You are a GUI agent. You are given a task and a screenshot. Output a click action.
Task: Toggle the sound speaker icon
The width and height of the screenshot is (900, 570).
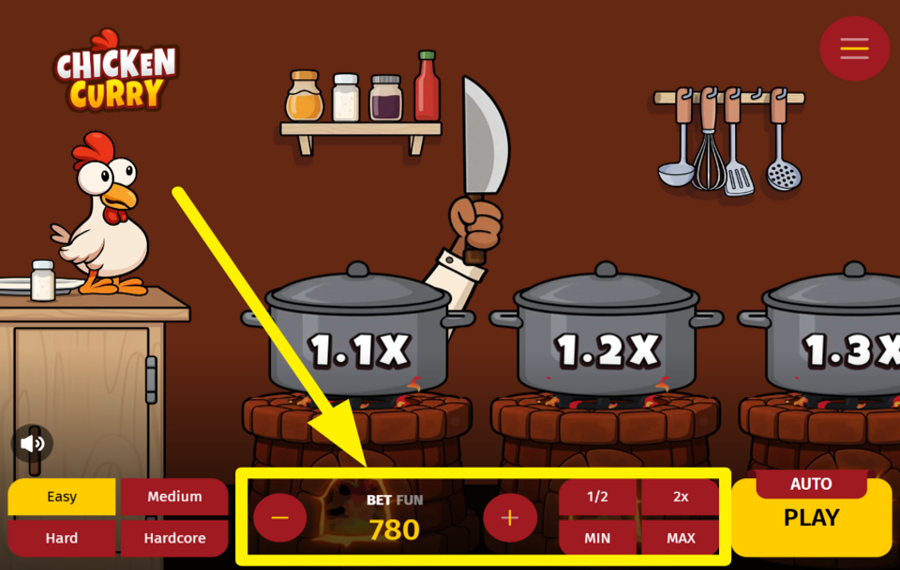pos(33,443)
